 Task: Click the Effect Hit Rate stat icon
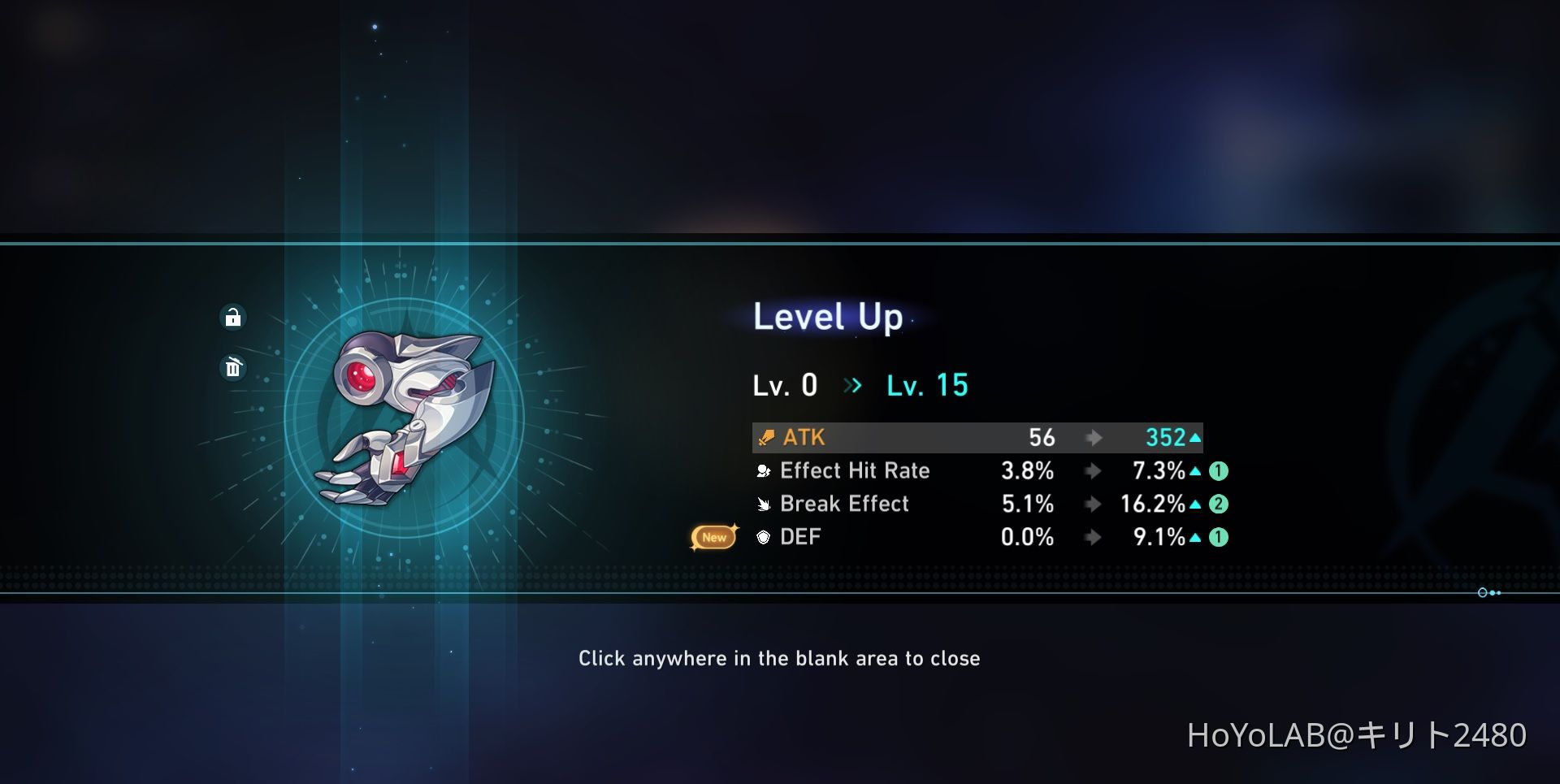point(762,470)
